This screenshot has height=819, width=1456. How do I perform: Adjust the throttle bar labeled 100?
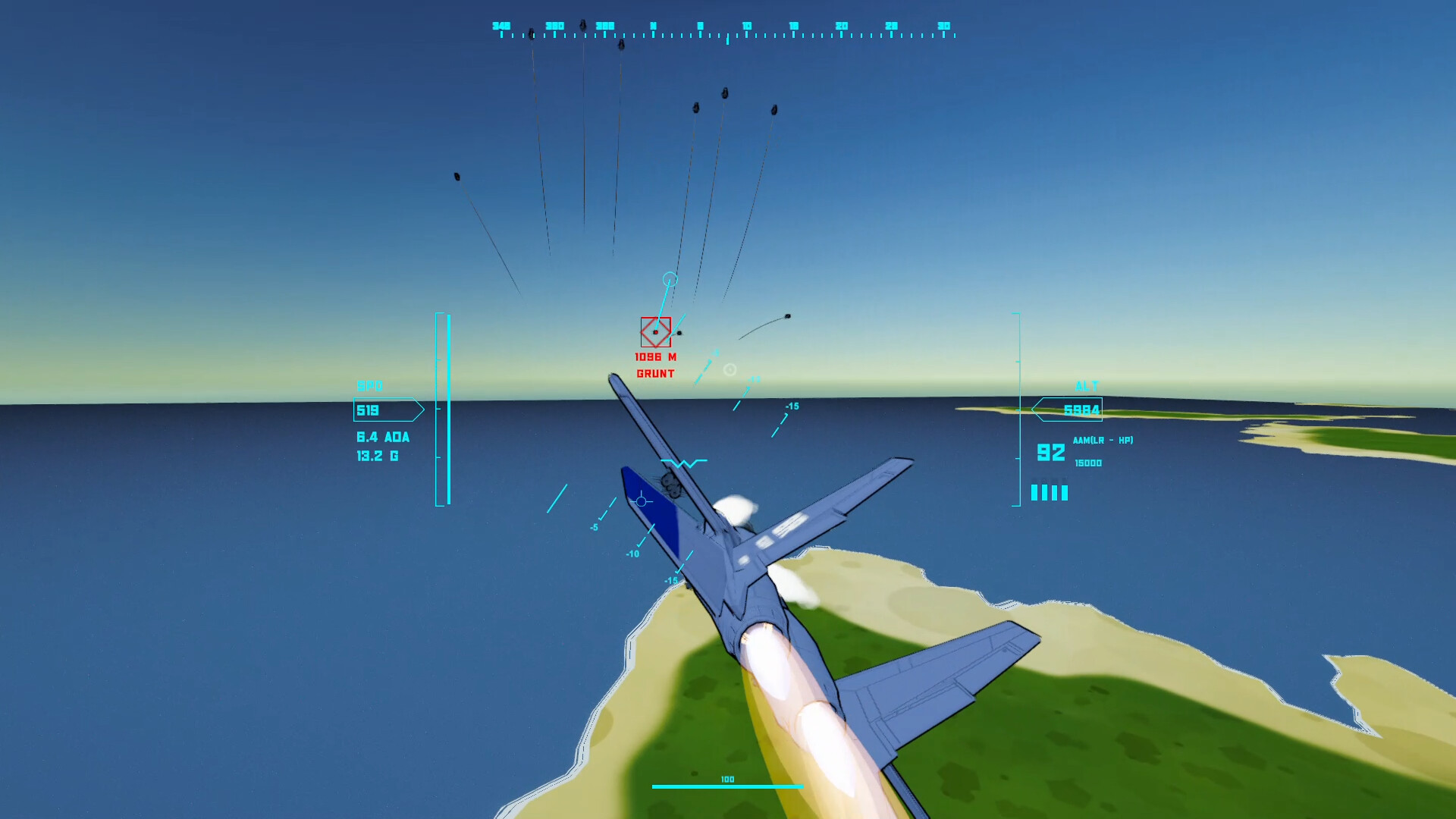coord(726,785)
